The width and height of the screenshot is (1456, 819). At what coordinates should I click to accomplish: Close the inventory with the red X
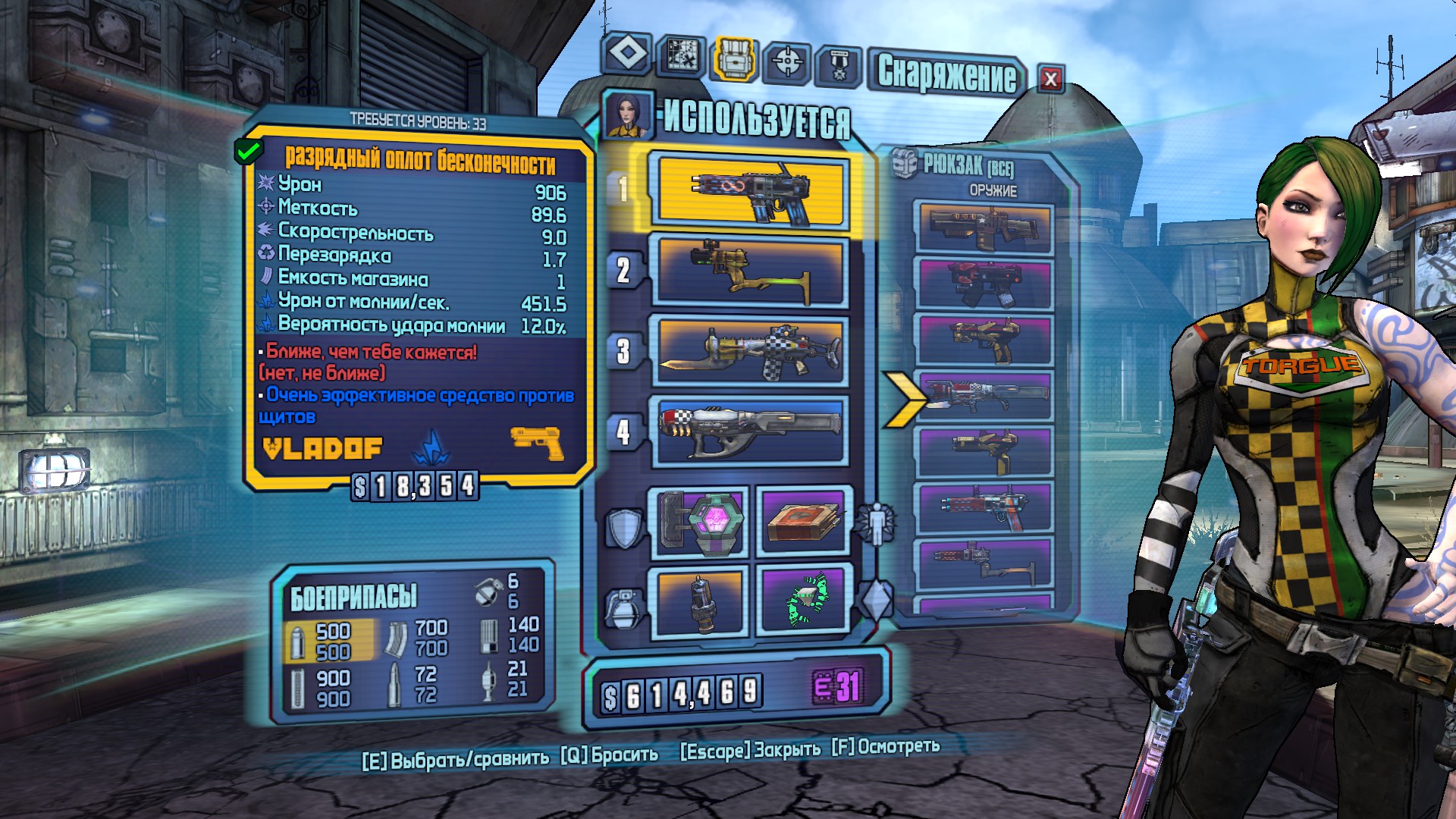tap(1050, 79)
